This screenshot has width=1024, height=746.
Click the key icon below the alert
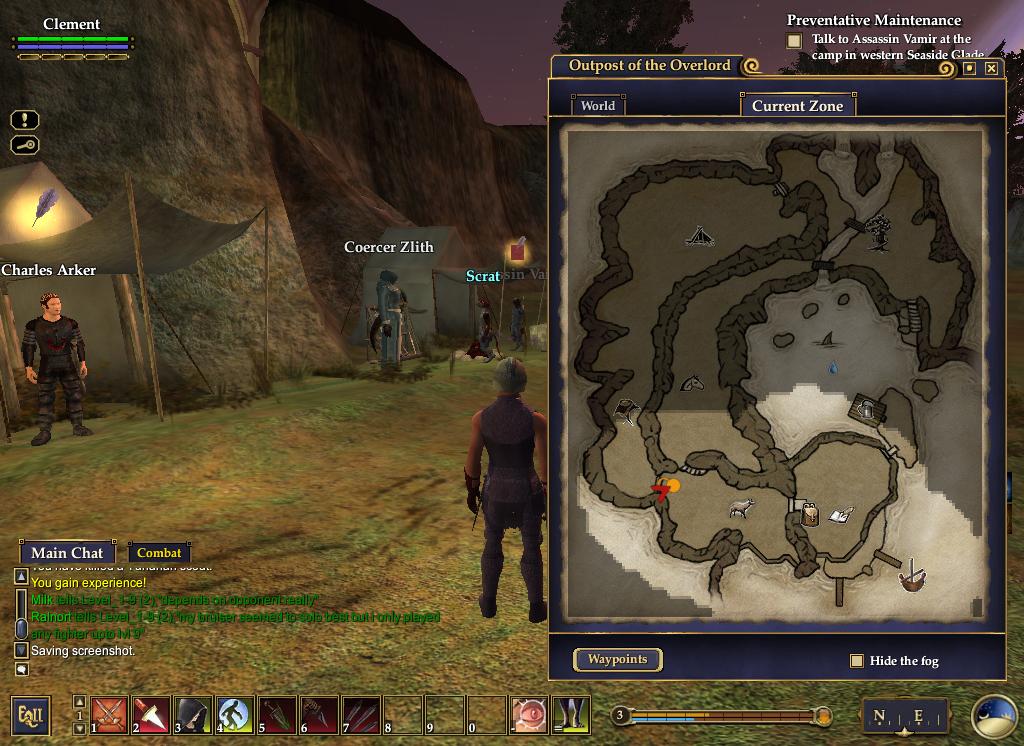pyautogui.click(x=25, y=145)
